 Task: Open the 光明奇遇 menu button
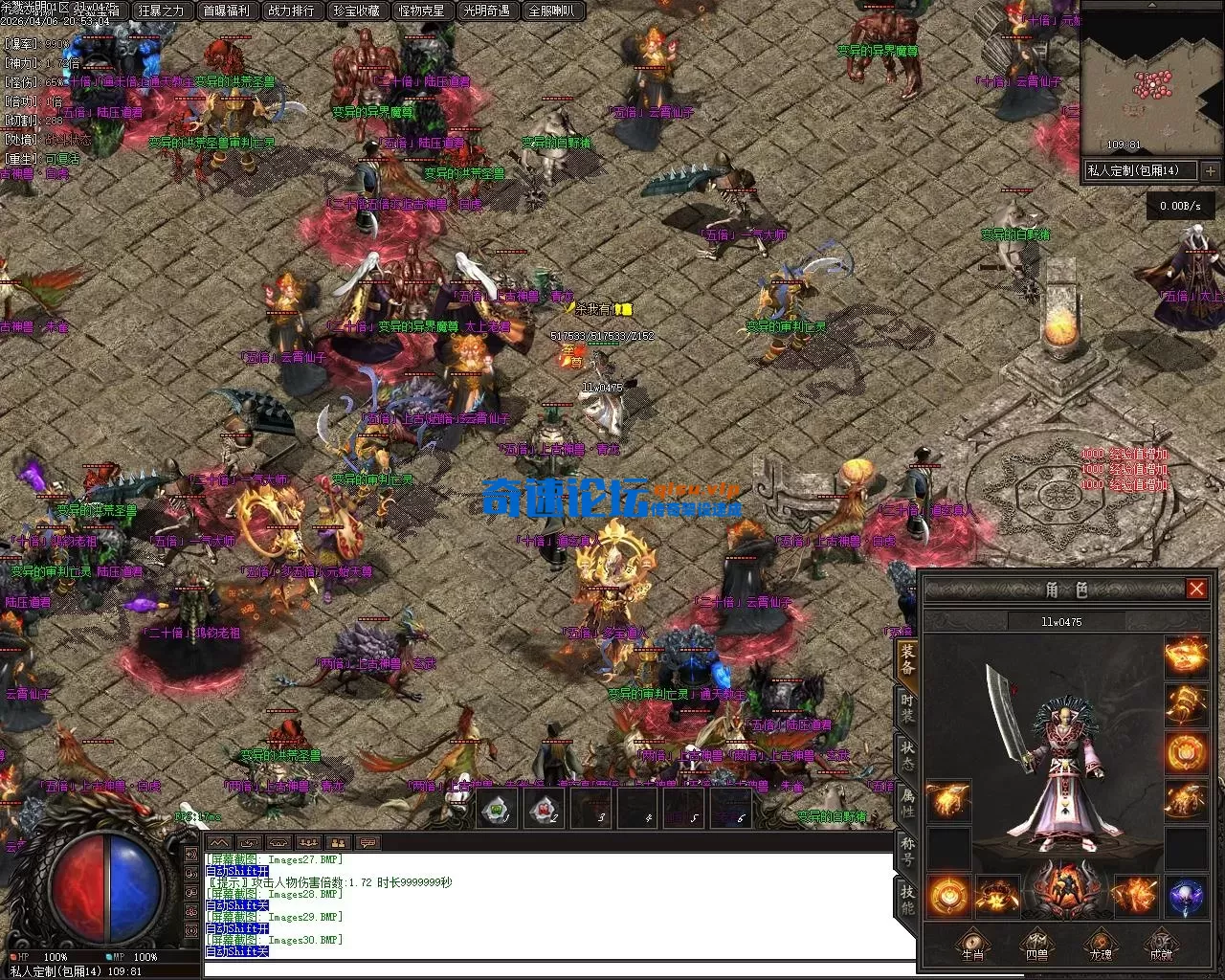coord(486,11)
